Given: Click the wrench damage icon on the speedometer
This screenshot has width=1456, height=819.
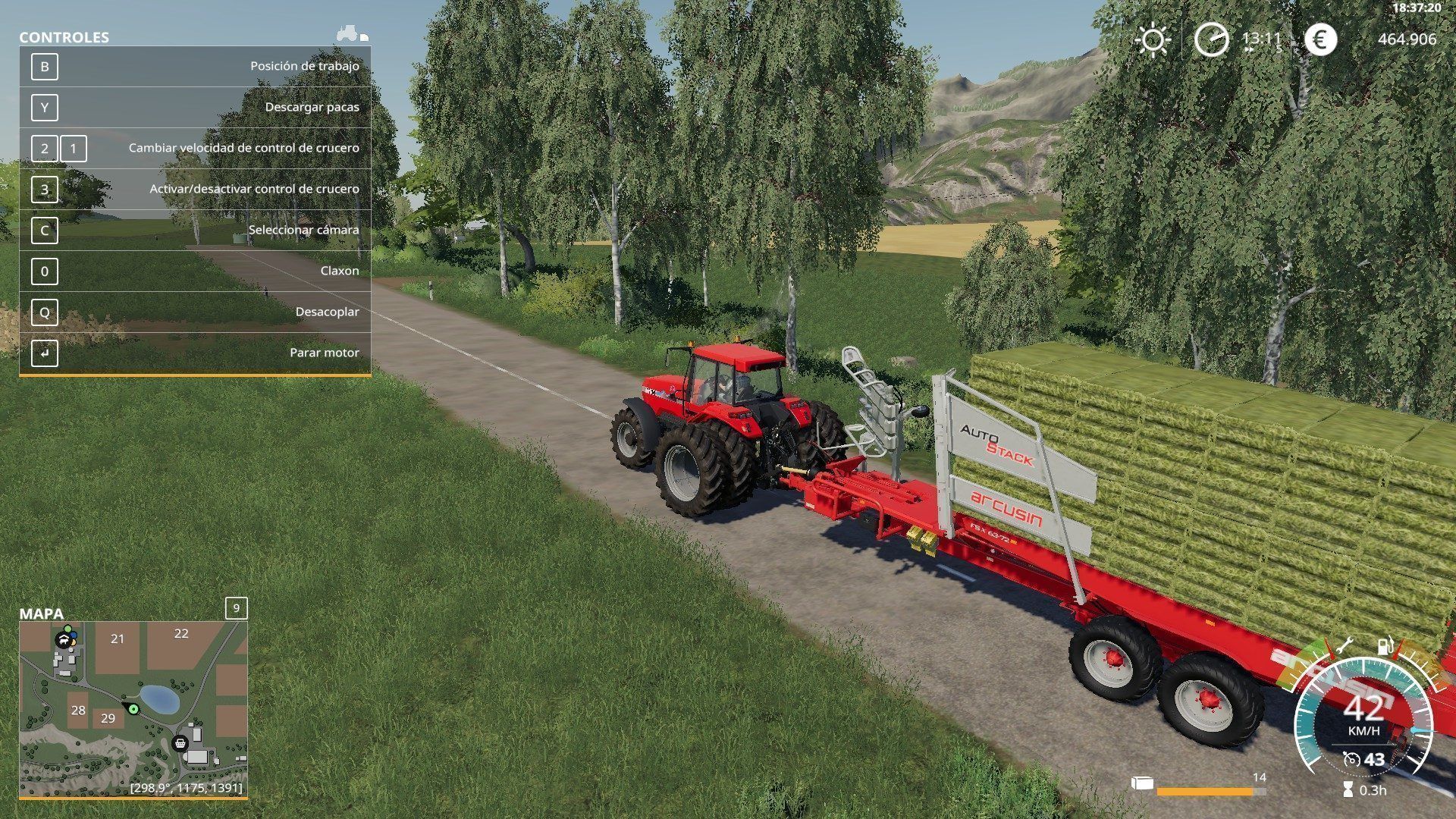Looking at the screenshot, I should pos(1345,647).
